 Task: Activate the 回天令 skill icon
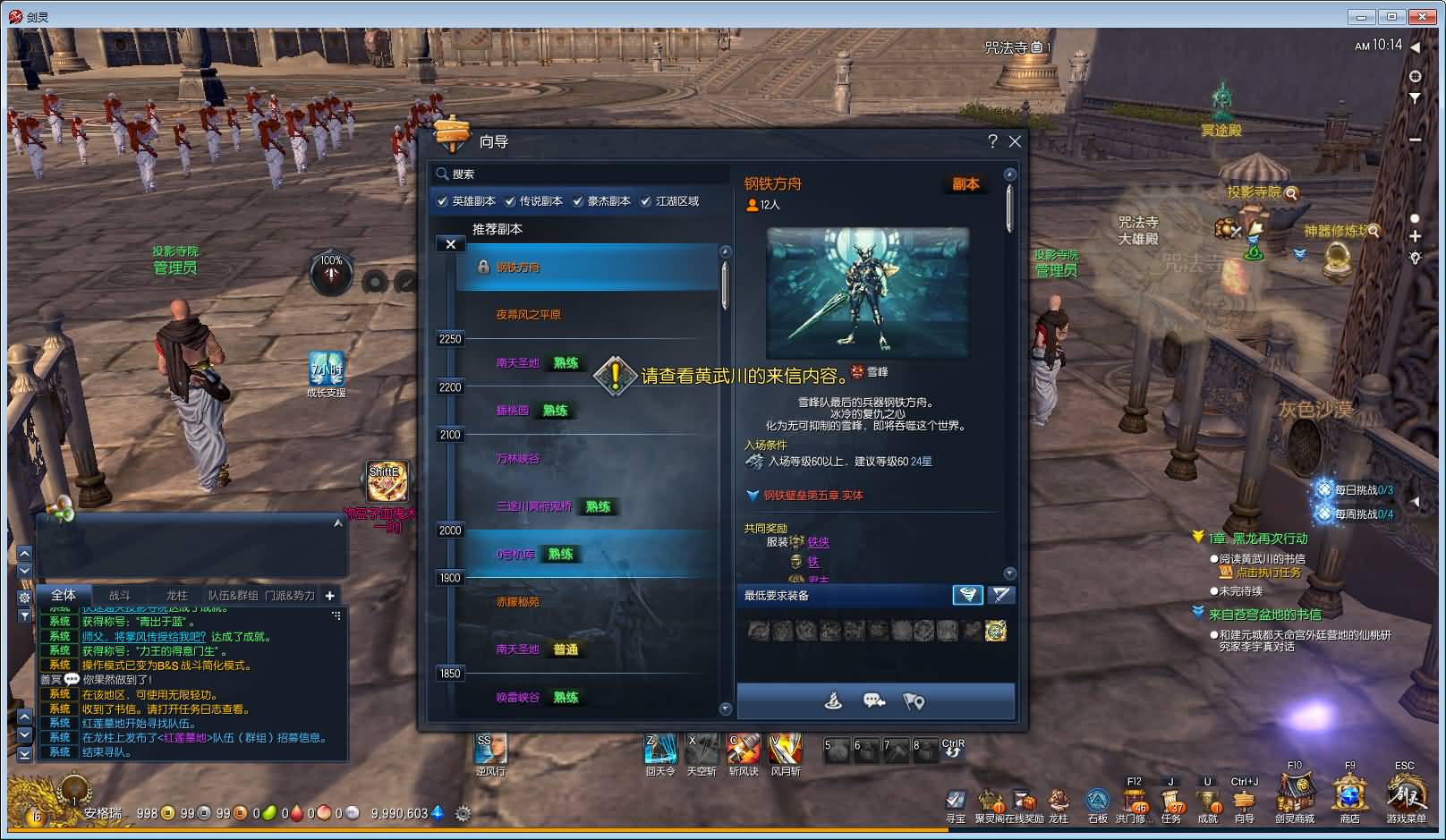click(x=660, y=750)
